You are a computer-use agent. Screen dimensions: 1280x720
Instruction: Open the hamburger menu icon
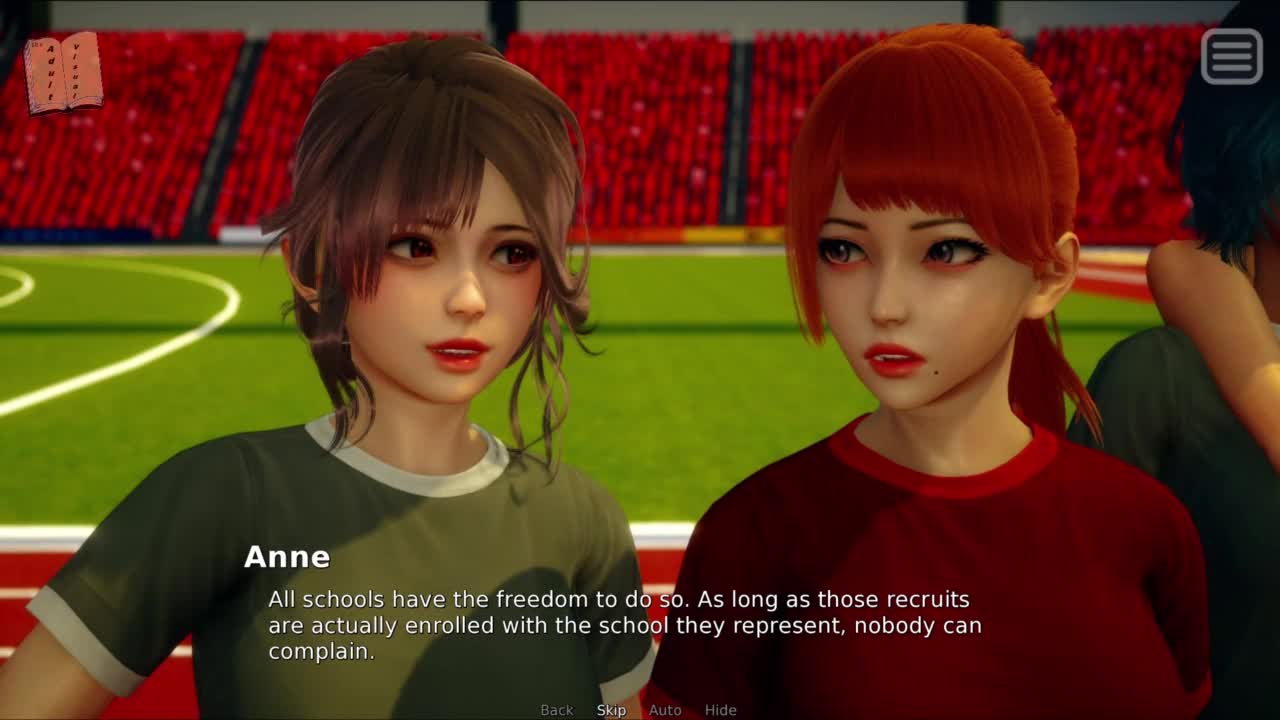coord(1231,55)
